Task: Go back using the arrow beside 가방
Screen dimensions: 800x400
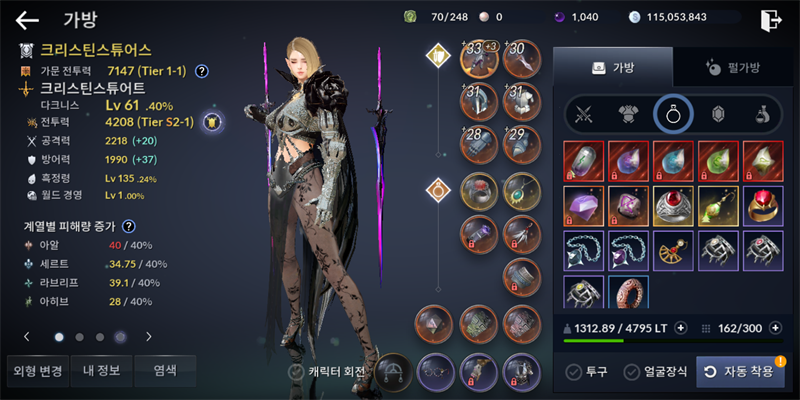Action: 27,19
